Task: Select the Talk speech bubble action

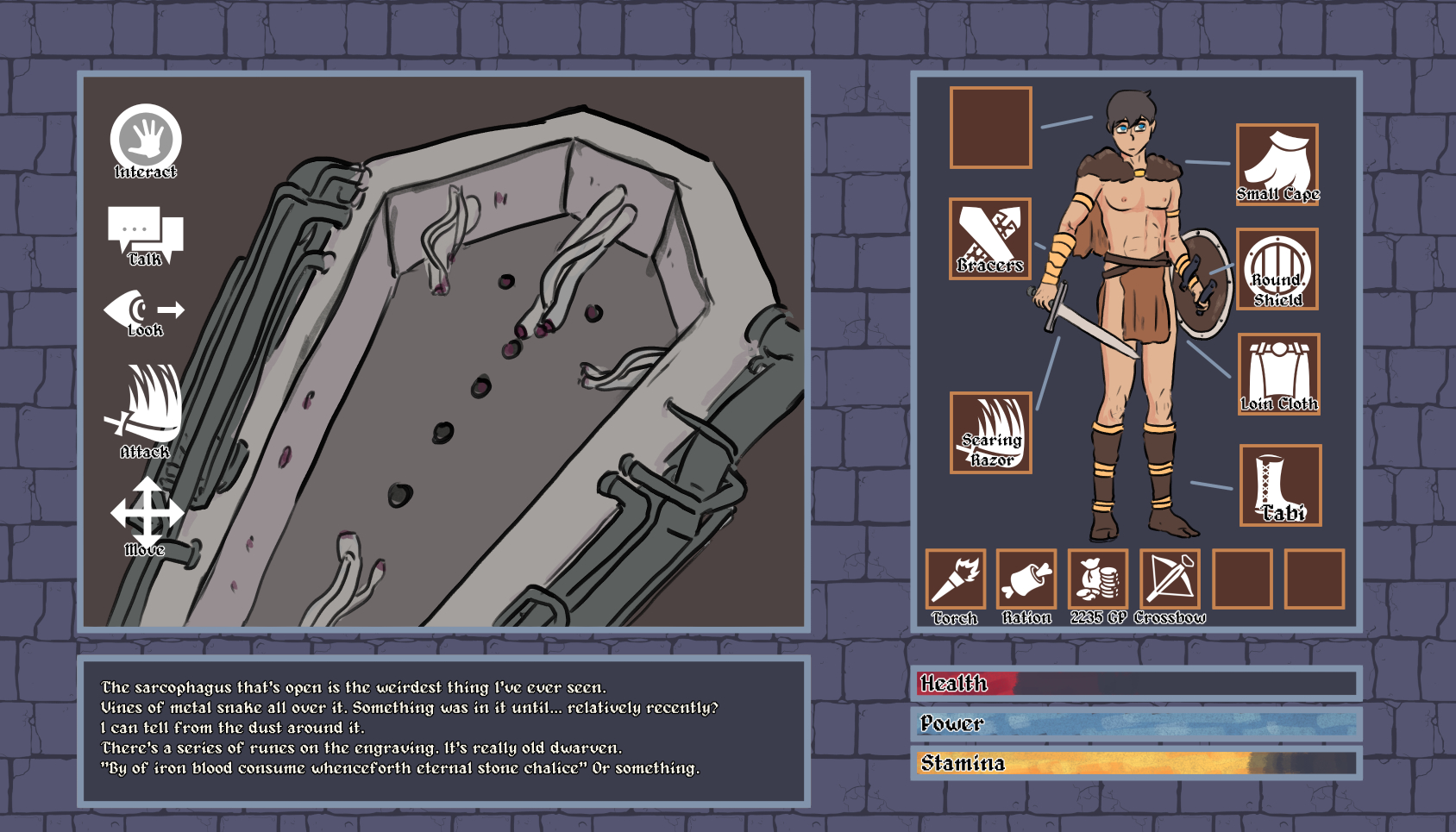Action: 145,235
